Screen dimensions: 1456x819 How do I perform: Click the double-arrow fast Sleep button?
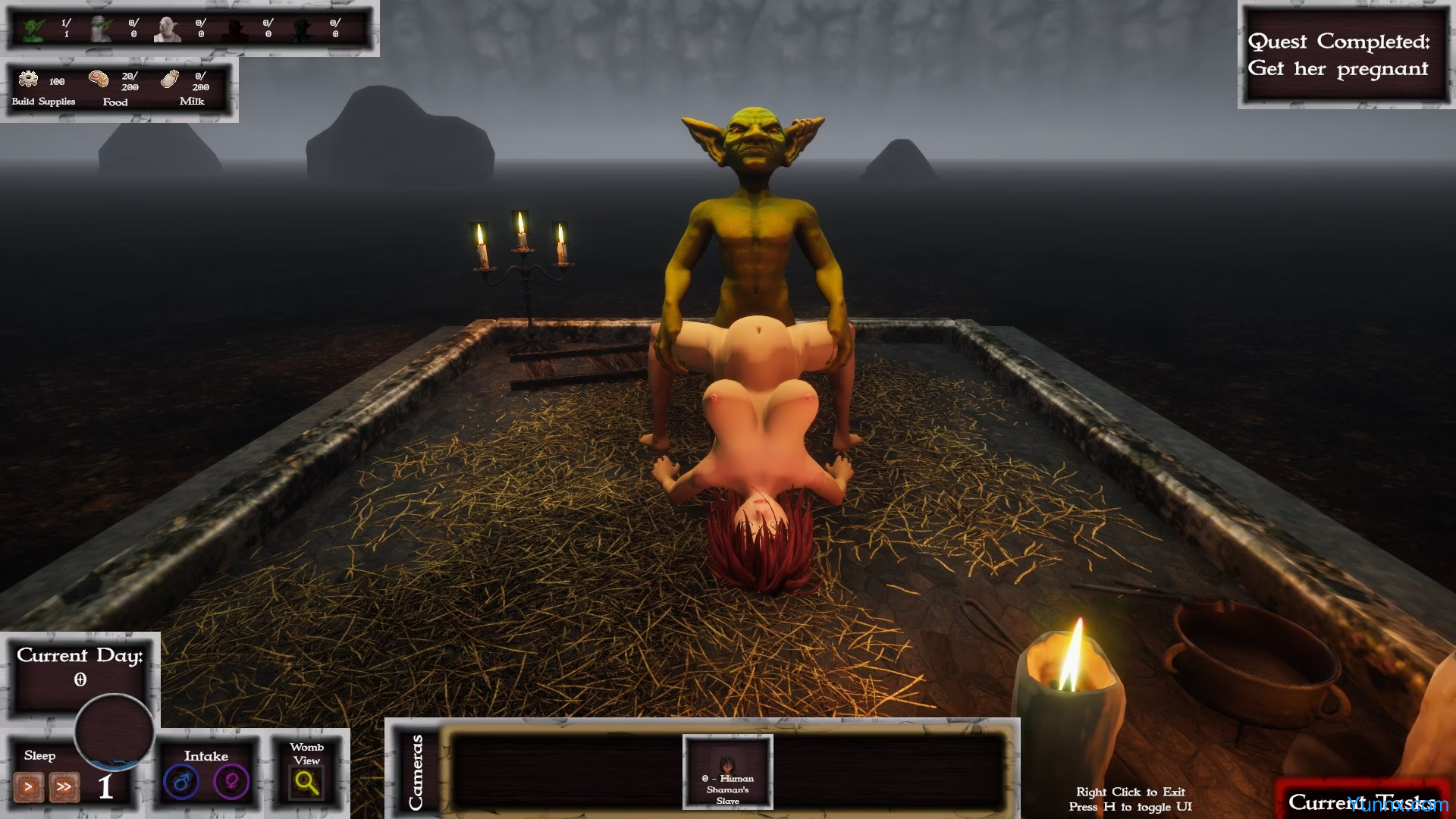click(x=64, y=787)
